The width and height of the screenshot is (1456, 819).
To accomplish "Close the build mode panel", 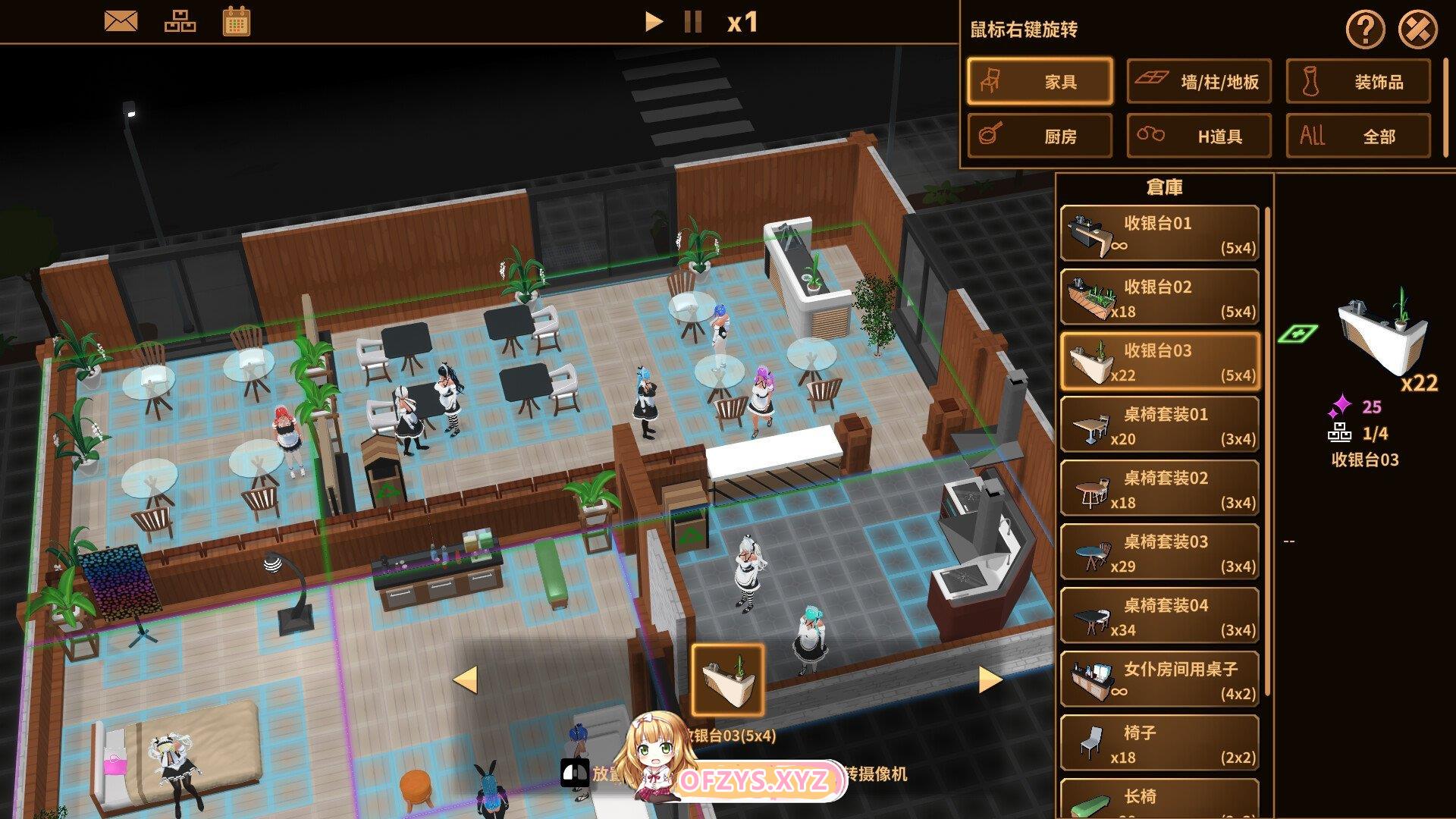I will tap(1417, 30).
